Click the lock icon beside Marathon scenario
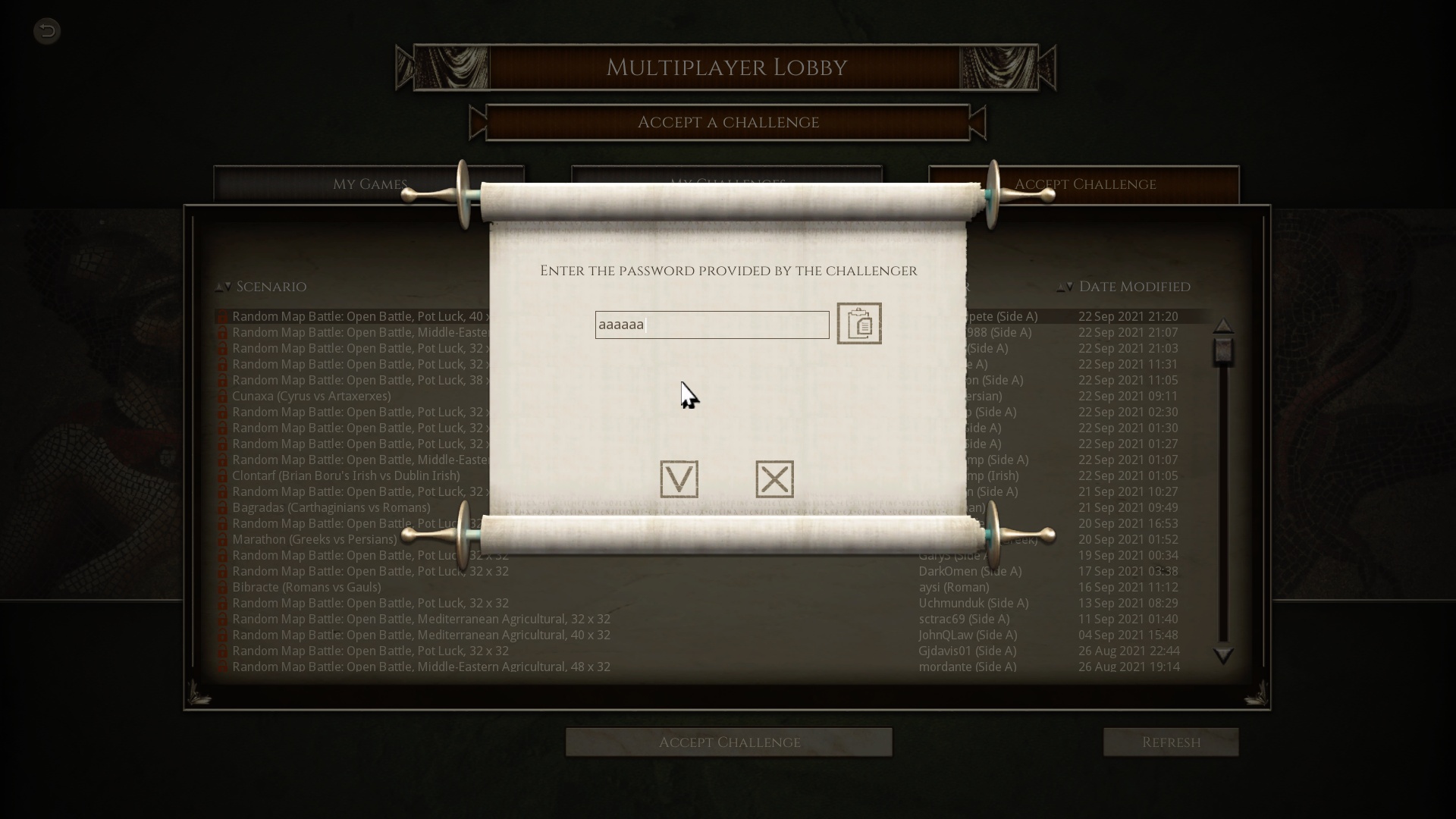 [222, 539]
